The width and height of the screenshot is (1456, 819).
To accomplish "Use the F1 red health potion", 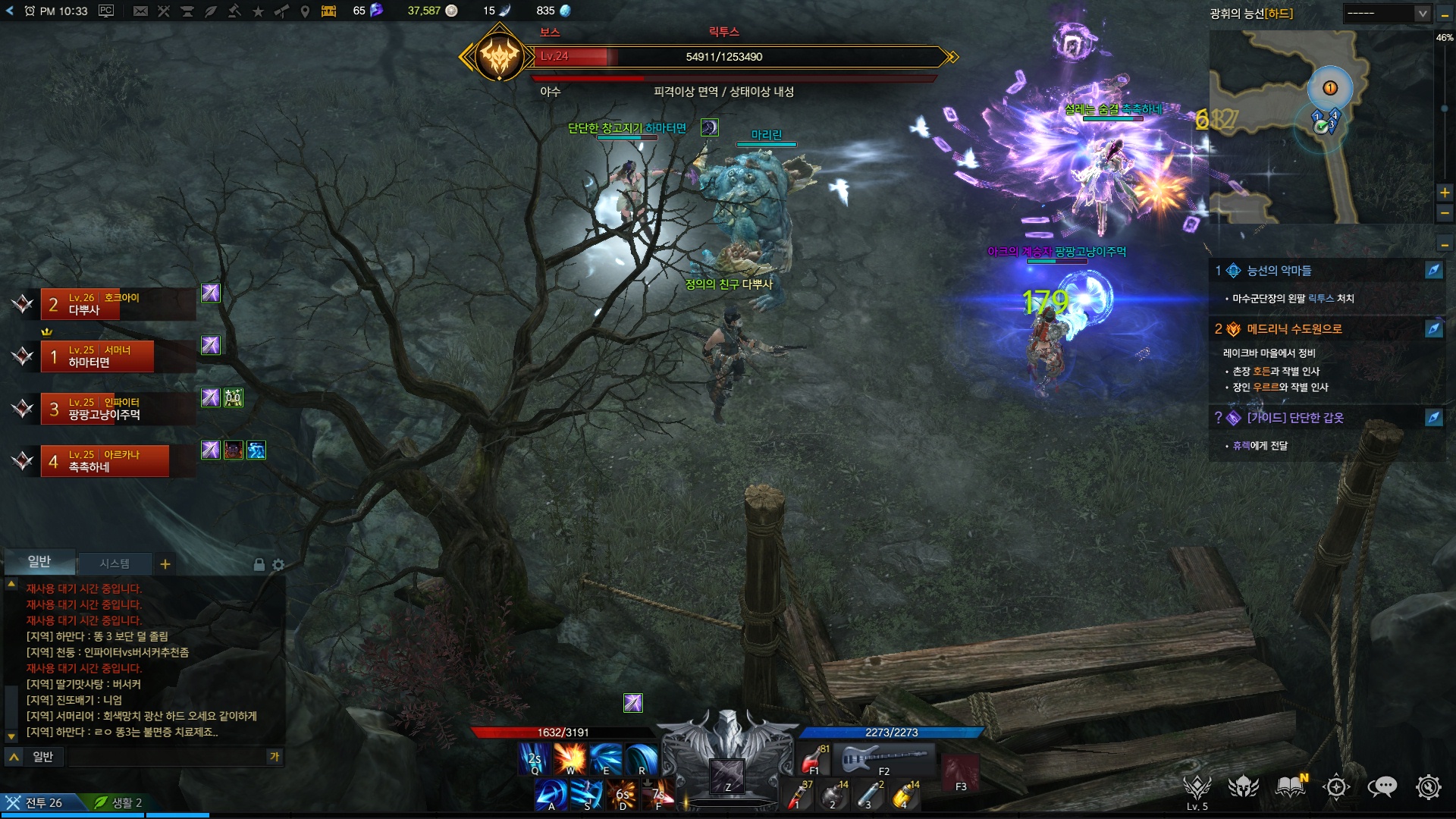I will pos(814,758).
